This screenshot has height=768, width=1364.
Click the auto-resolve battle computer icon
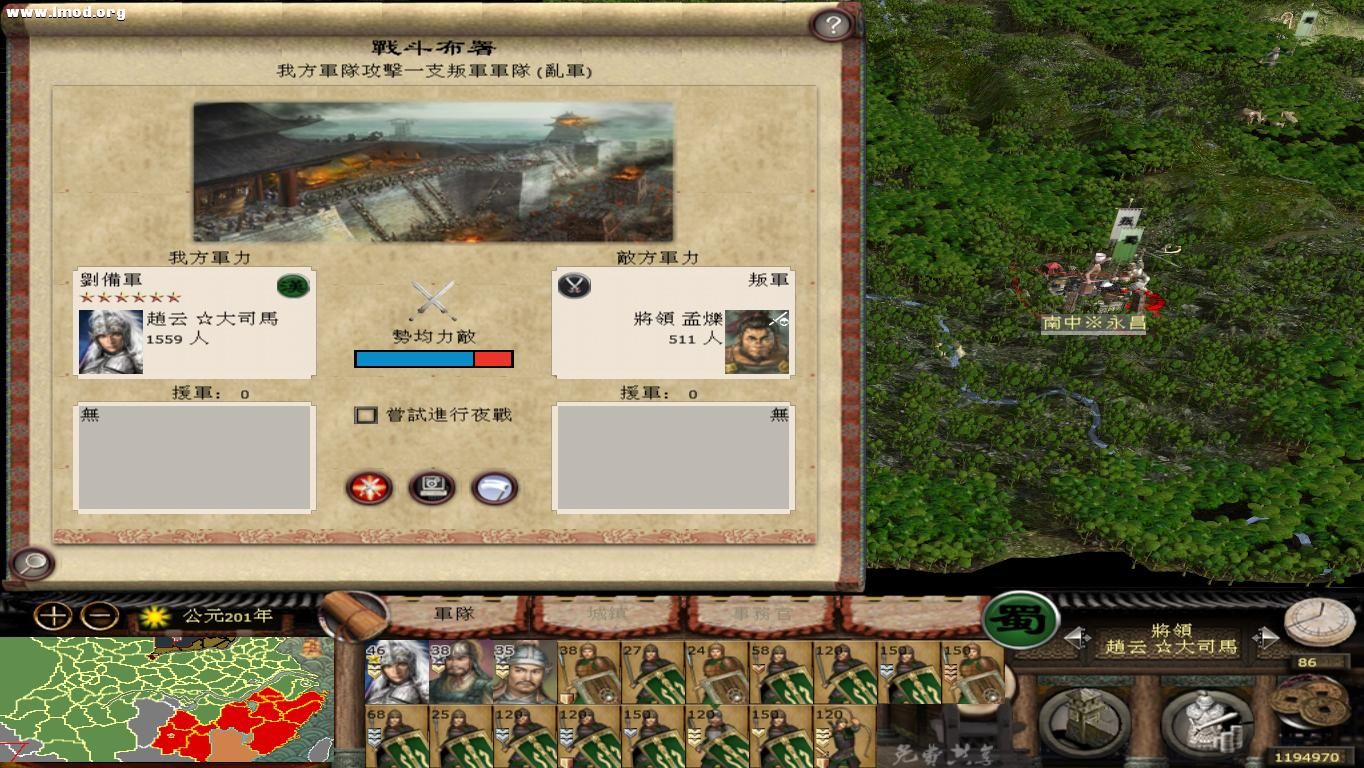pos(431,488)
